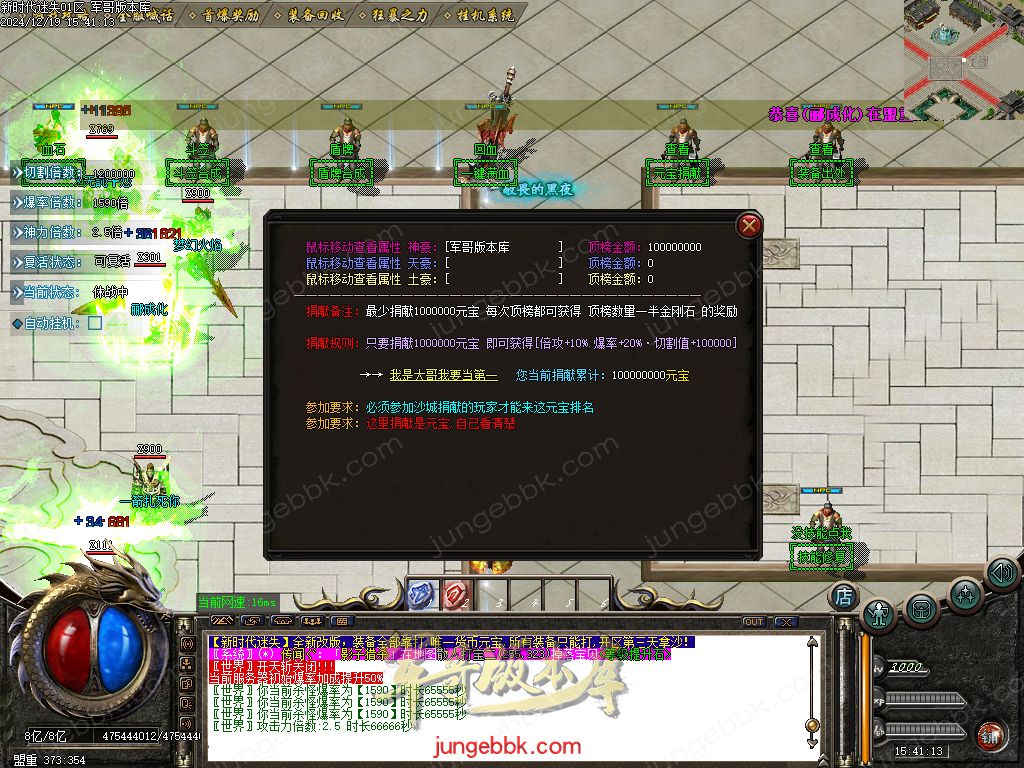The height and width of the screenshot is (768, 1024).
Task: Open the bag inventory icon
Action: 921,608
